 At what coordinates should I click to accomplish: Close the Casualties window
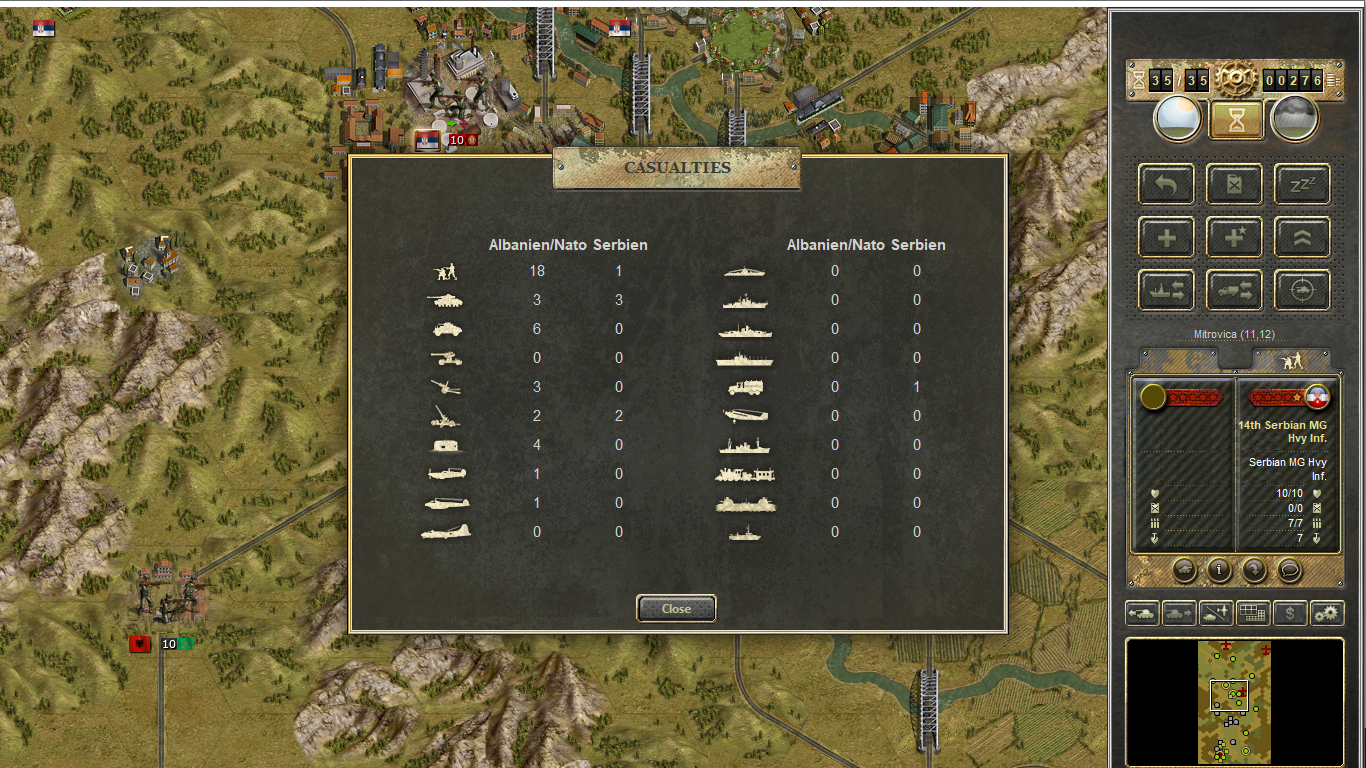point(676,608)
